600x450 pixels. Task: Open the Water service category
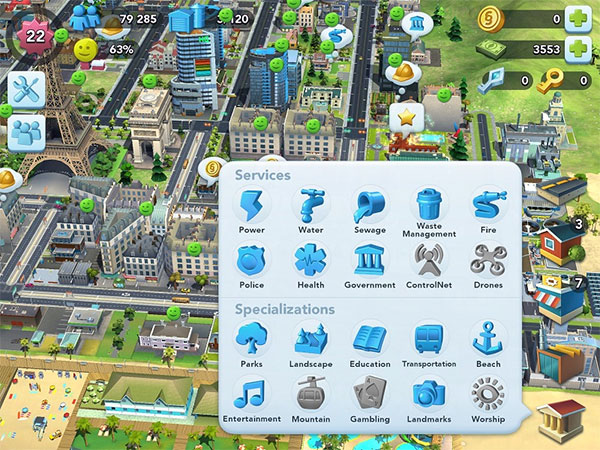point(310,208)
